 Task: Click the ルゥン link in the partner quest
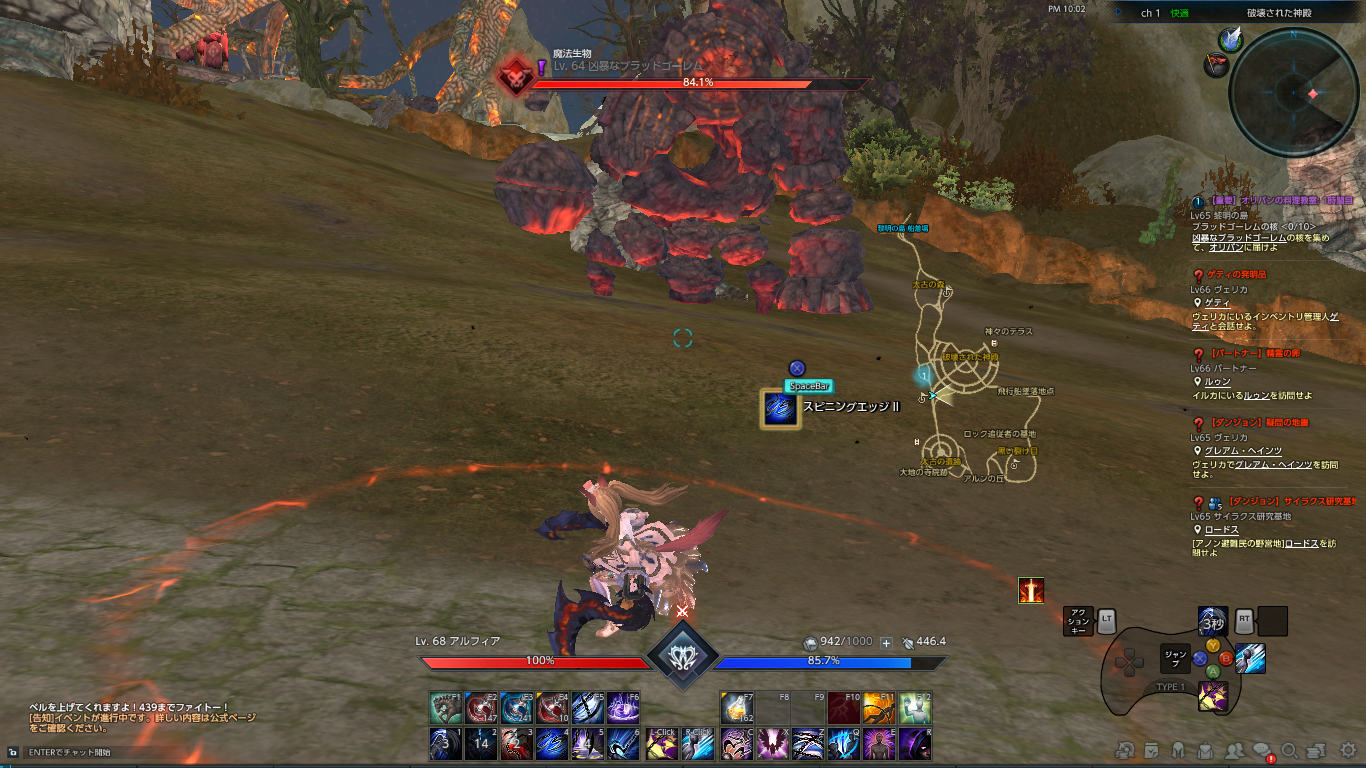[1218, 383]
